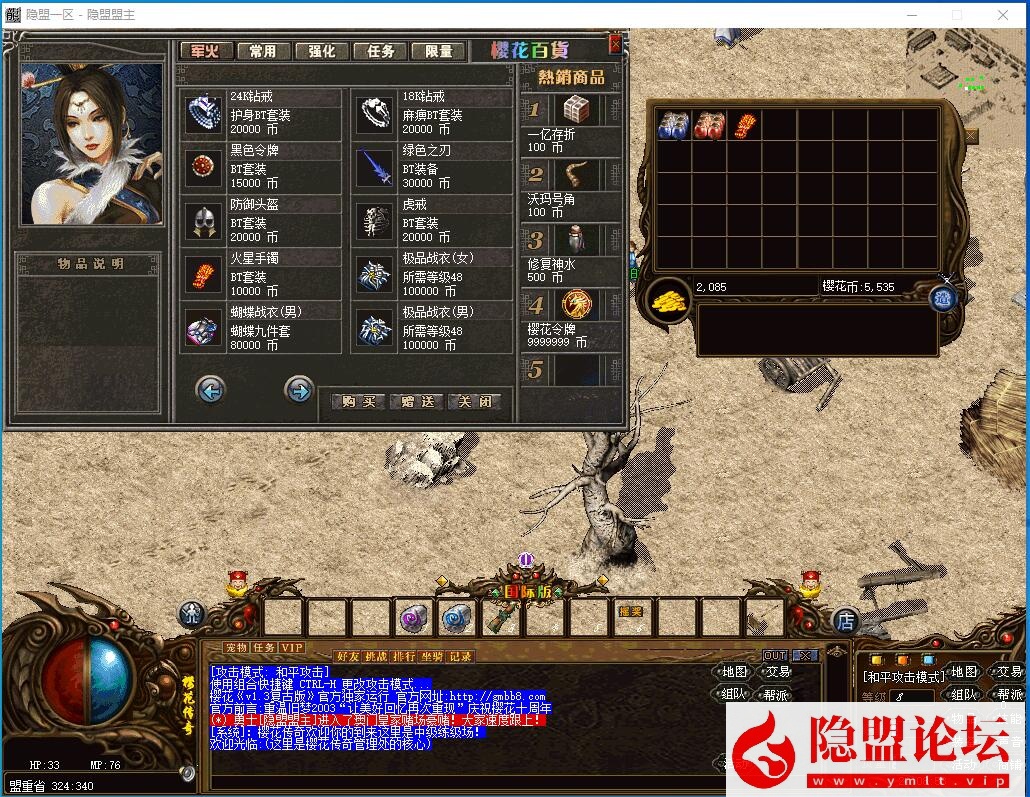The image size is (1030, 797).
Task: Click the 赠送 gift button
Action: [x=417, y=402]
